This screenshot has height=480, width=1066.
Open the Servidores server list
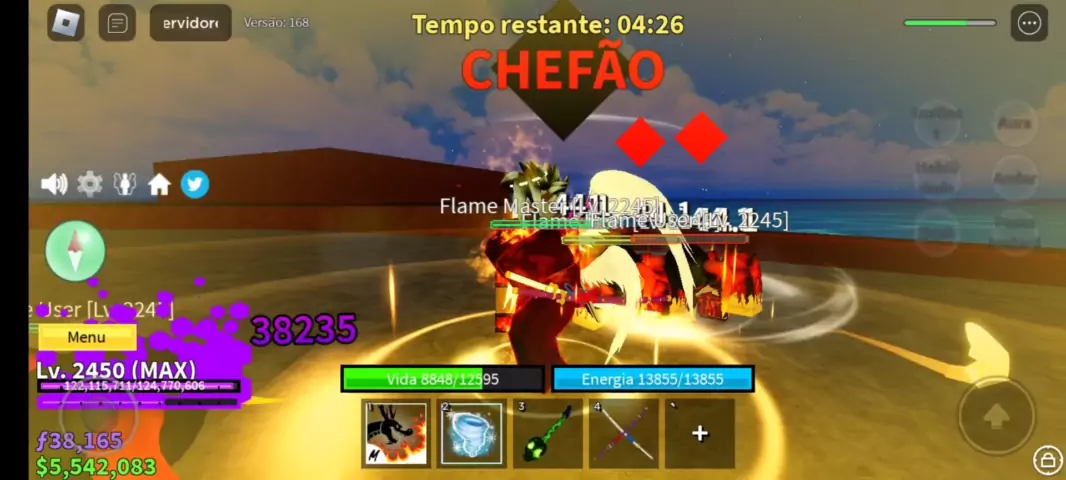190,23
